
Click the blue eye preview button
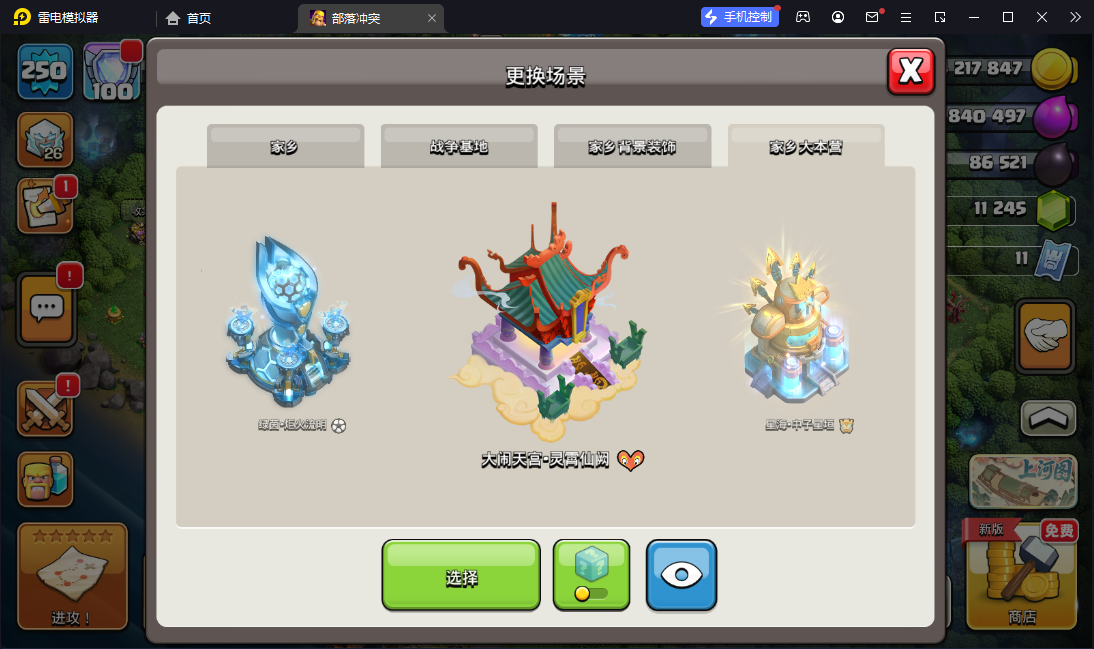681,575
